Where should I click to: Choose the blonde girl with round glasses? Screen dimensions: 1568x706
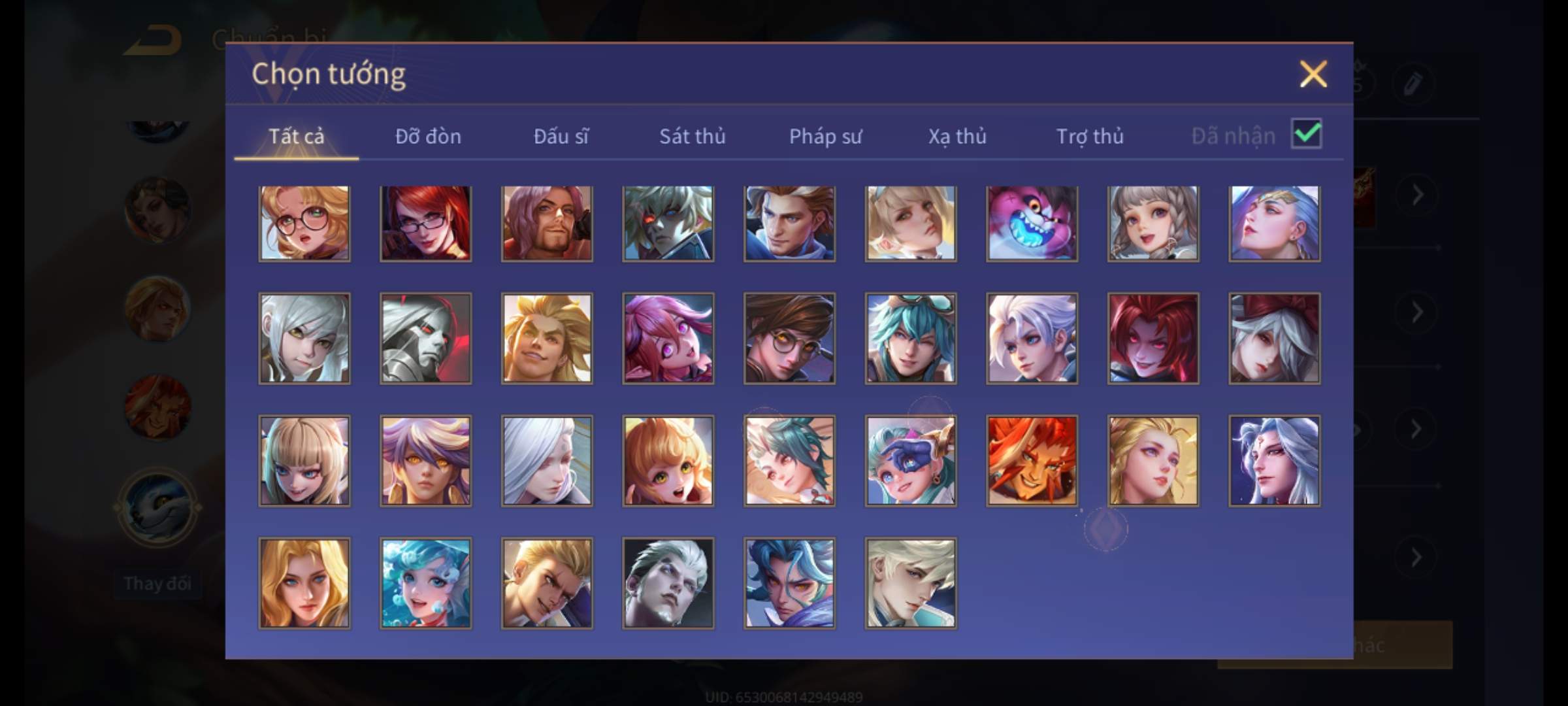coord(304,224)
